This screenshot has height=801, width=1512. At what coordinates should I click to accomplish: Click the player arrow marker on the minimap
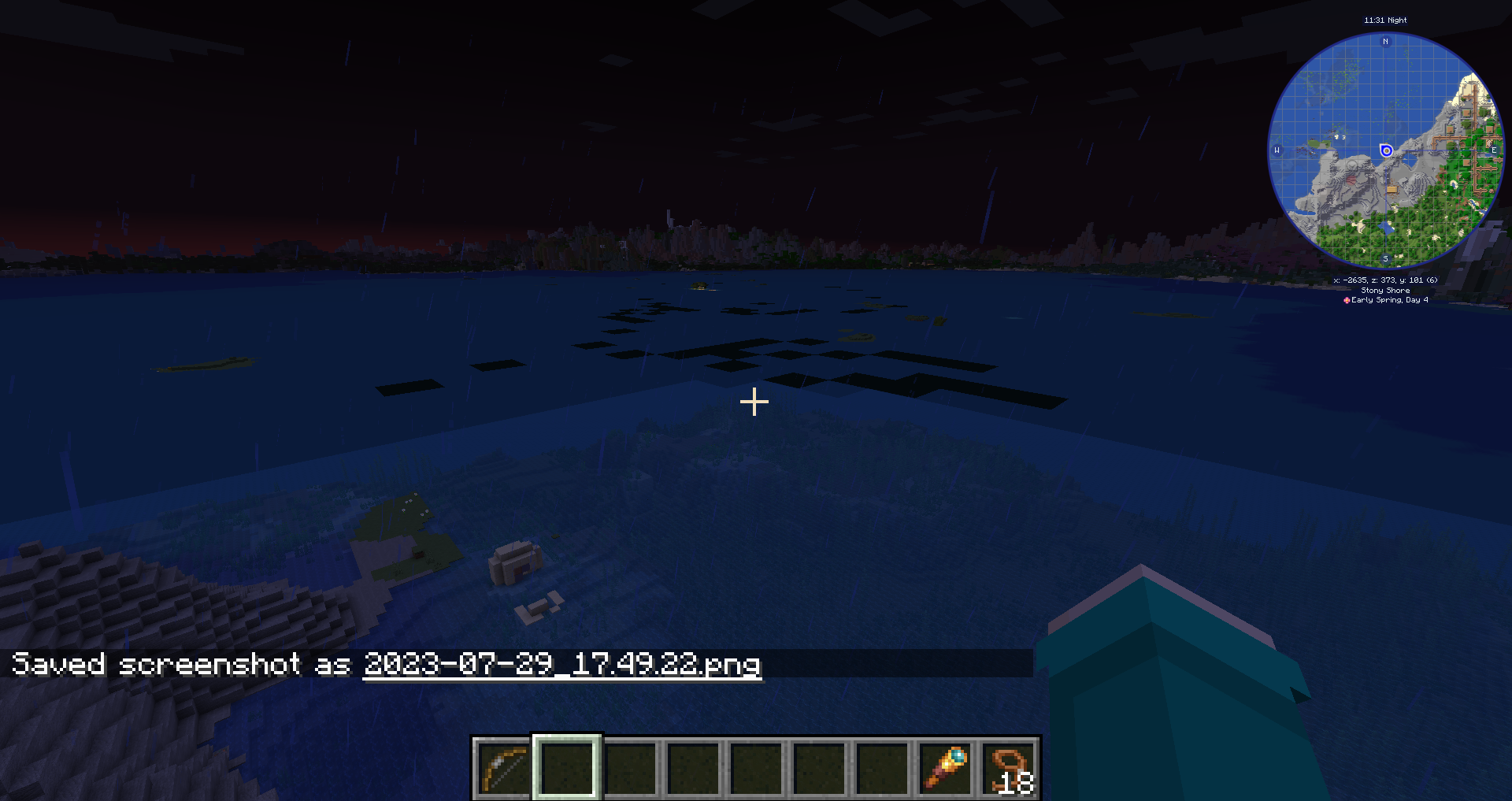click(x=1385, y=148)
